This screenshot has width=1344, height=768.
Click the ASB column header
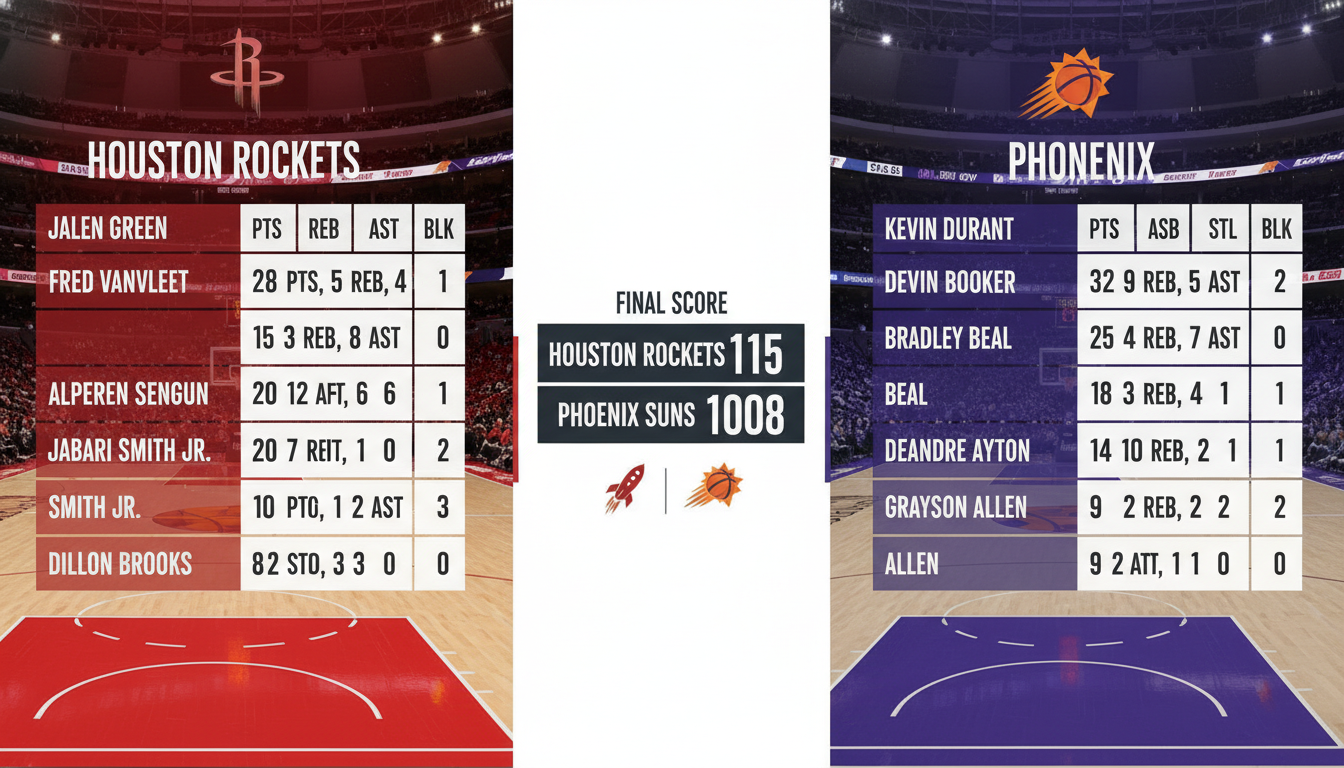click(1163, 229)
